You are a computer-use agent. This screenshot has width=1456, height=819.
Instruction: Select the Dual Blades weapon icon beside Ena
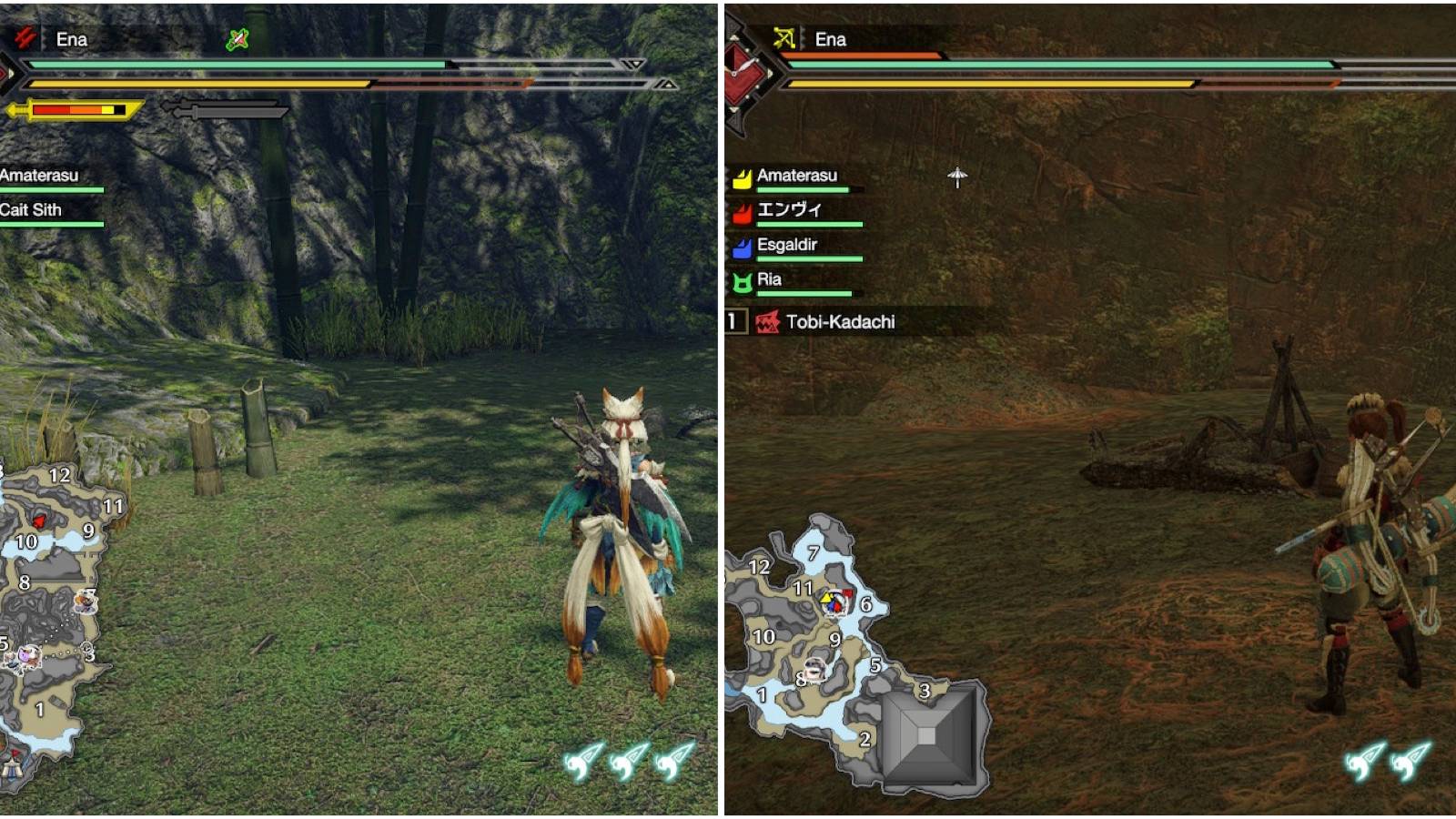coord(25,38)
